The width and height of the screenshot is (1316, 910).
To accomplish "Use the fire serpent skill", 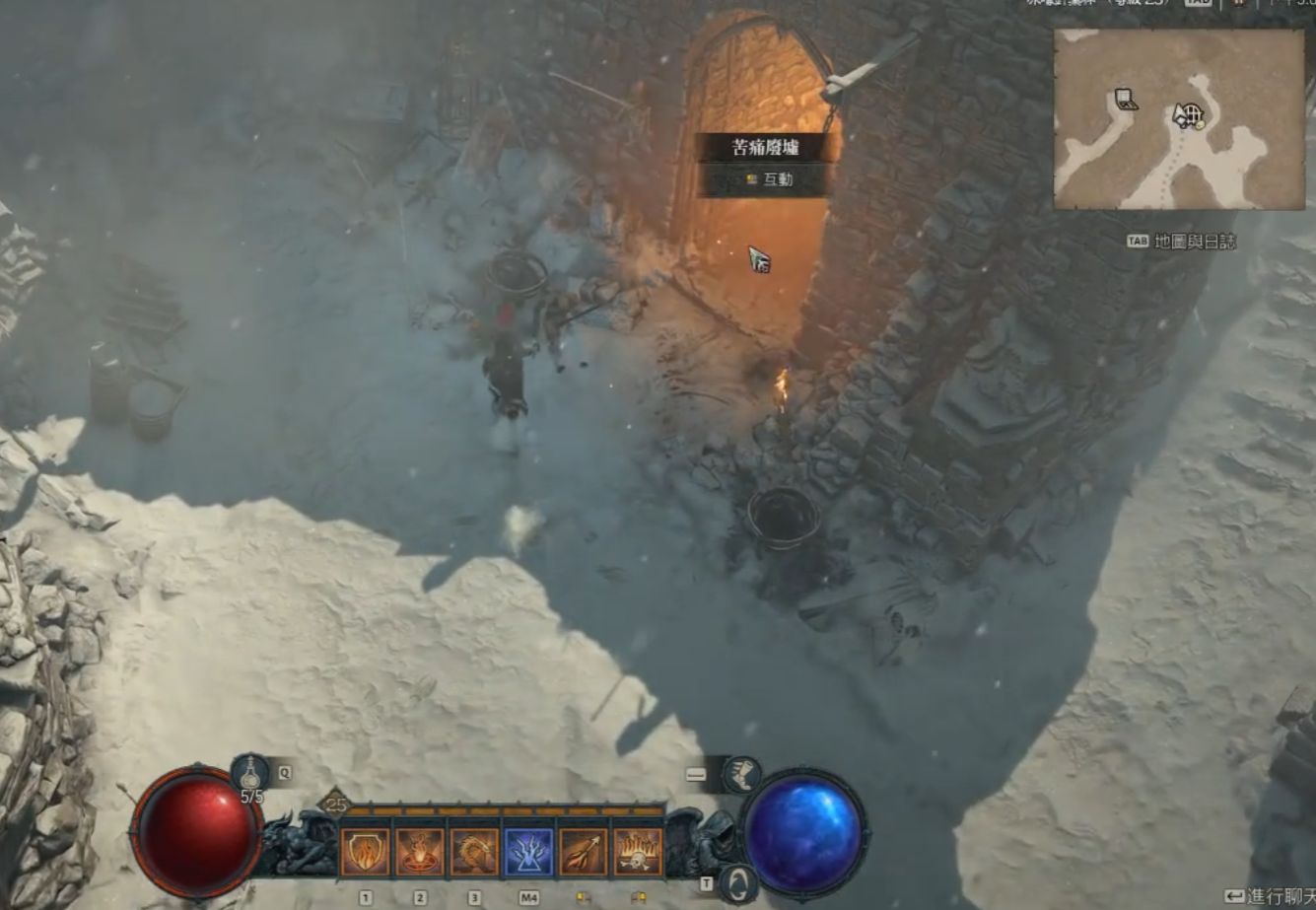I will 474,852.
